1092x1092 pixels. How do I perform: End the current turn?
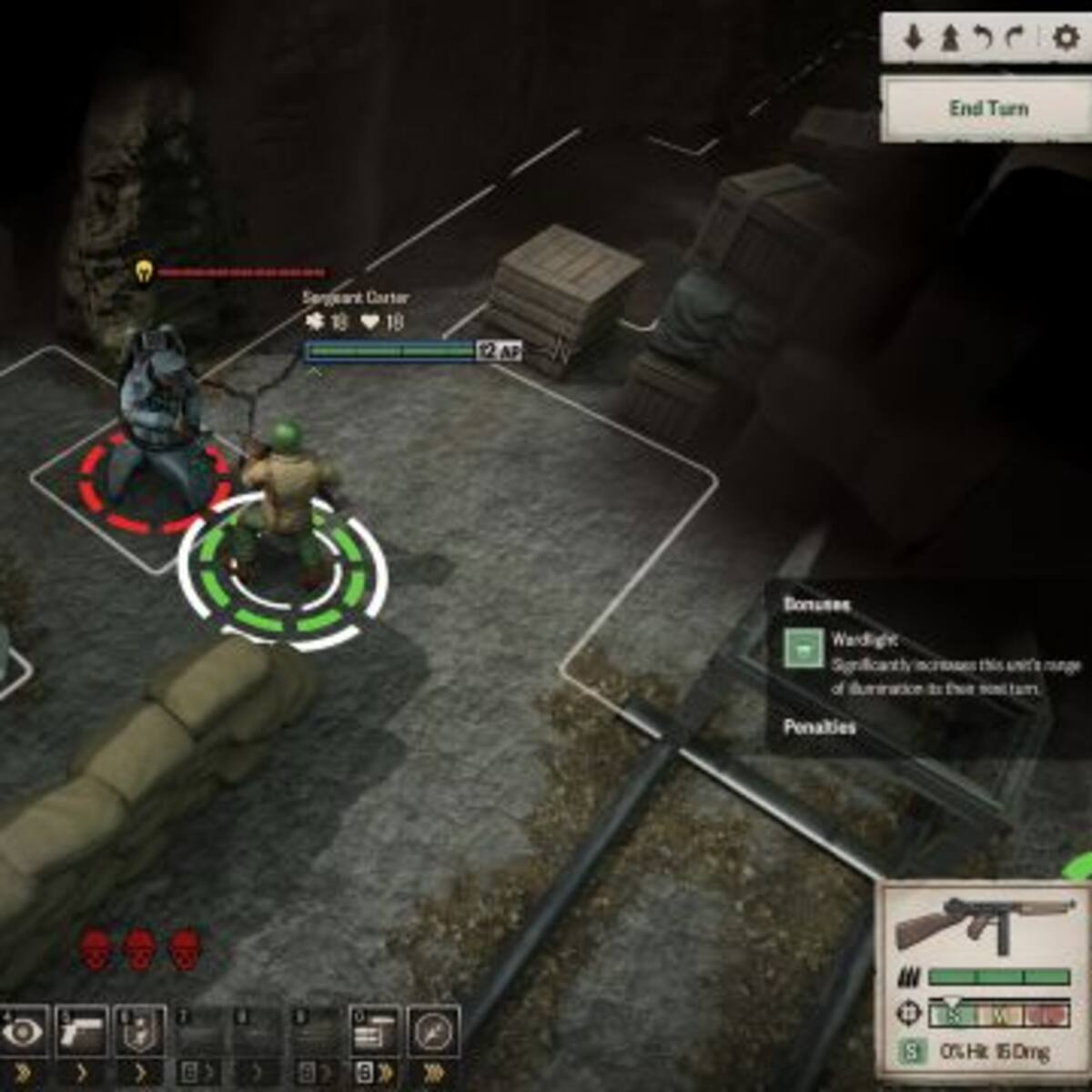(x=987, y=108)
